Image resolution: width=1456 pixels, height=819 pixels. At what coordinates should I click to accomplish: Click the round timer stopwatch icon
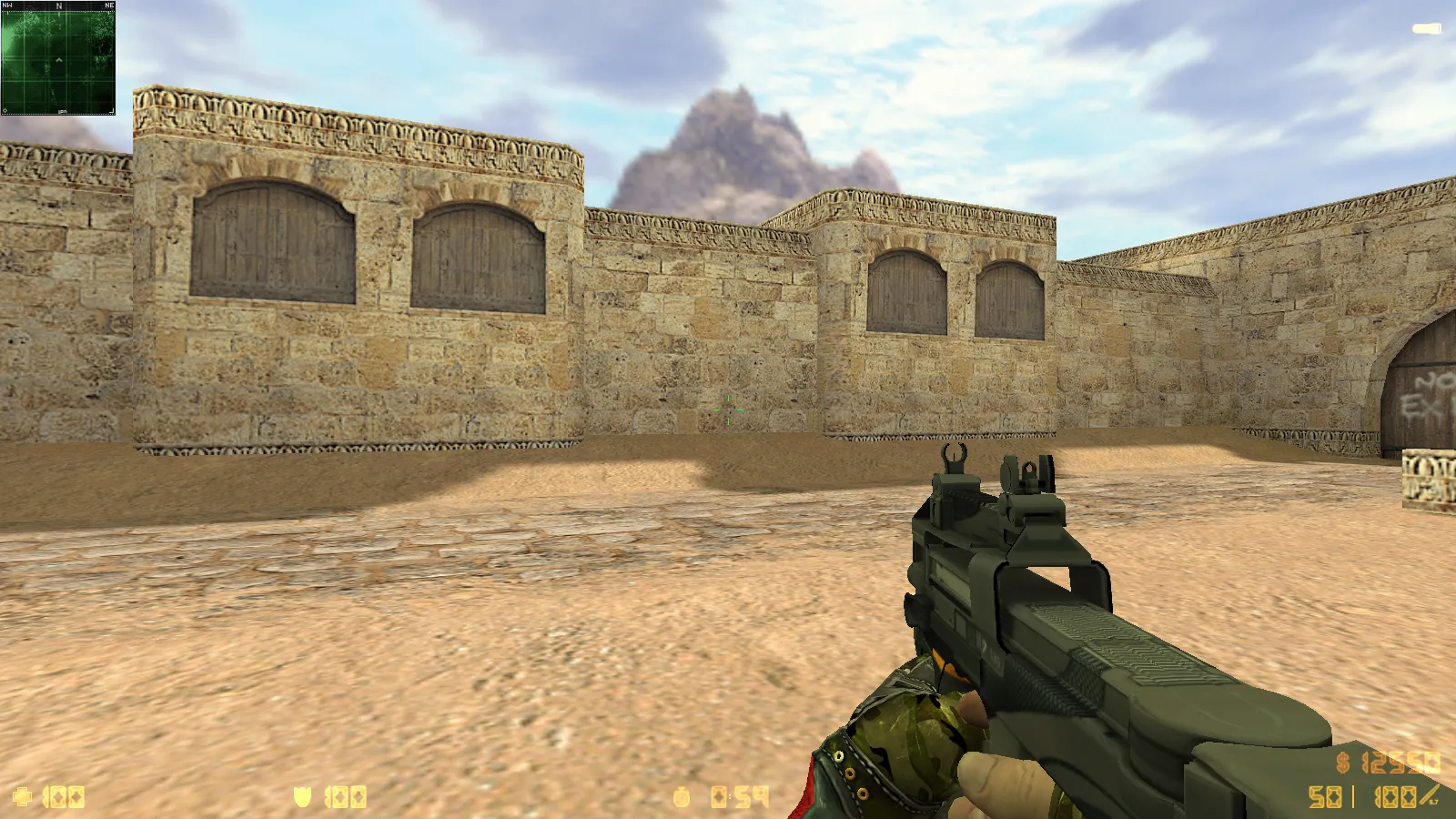pyautogui.click(x=682, y=798)
